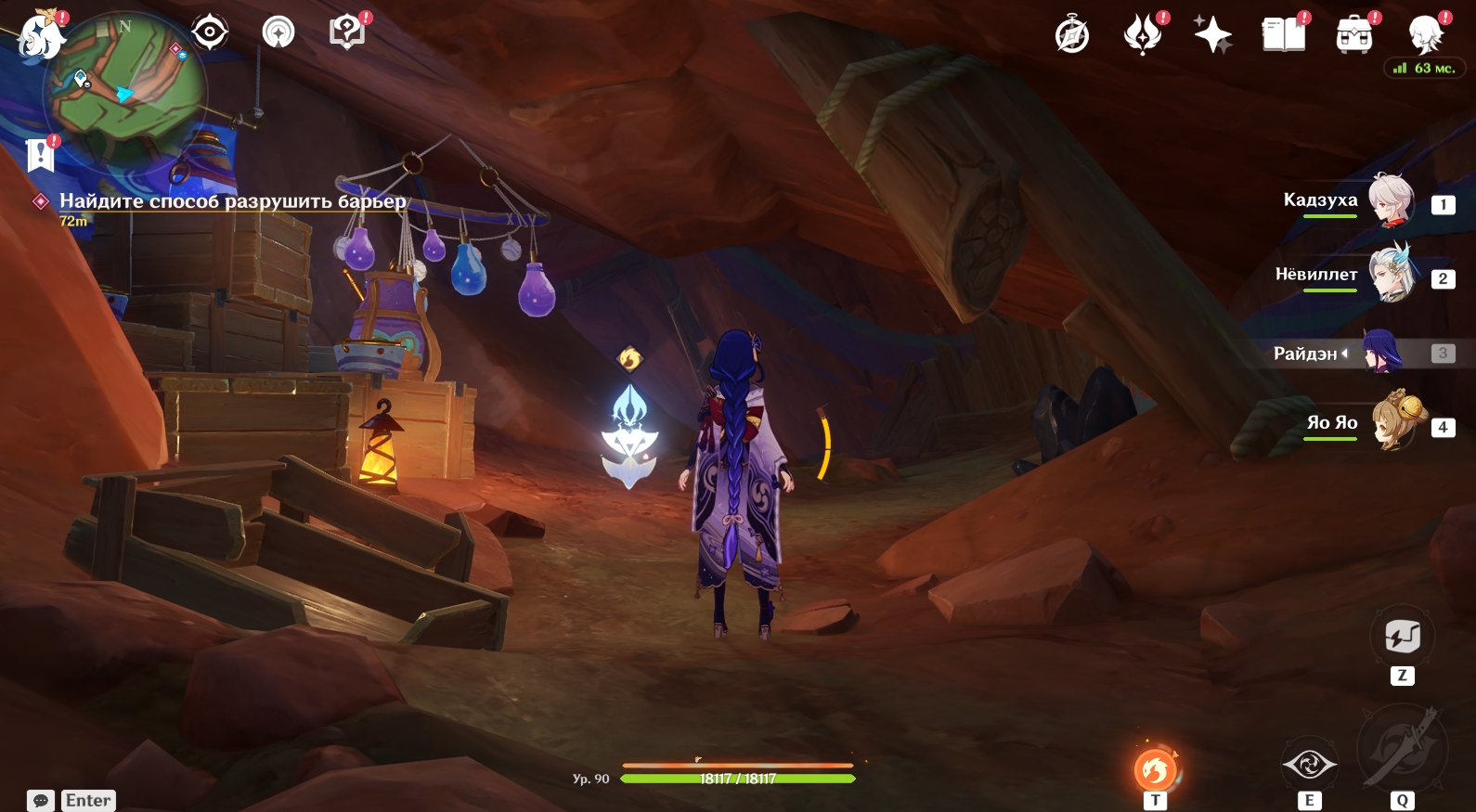Open the compass adventure tracker icon

coord(1072,36)
